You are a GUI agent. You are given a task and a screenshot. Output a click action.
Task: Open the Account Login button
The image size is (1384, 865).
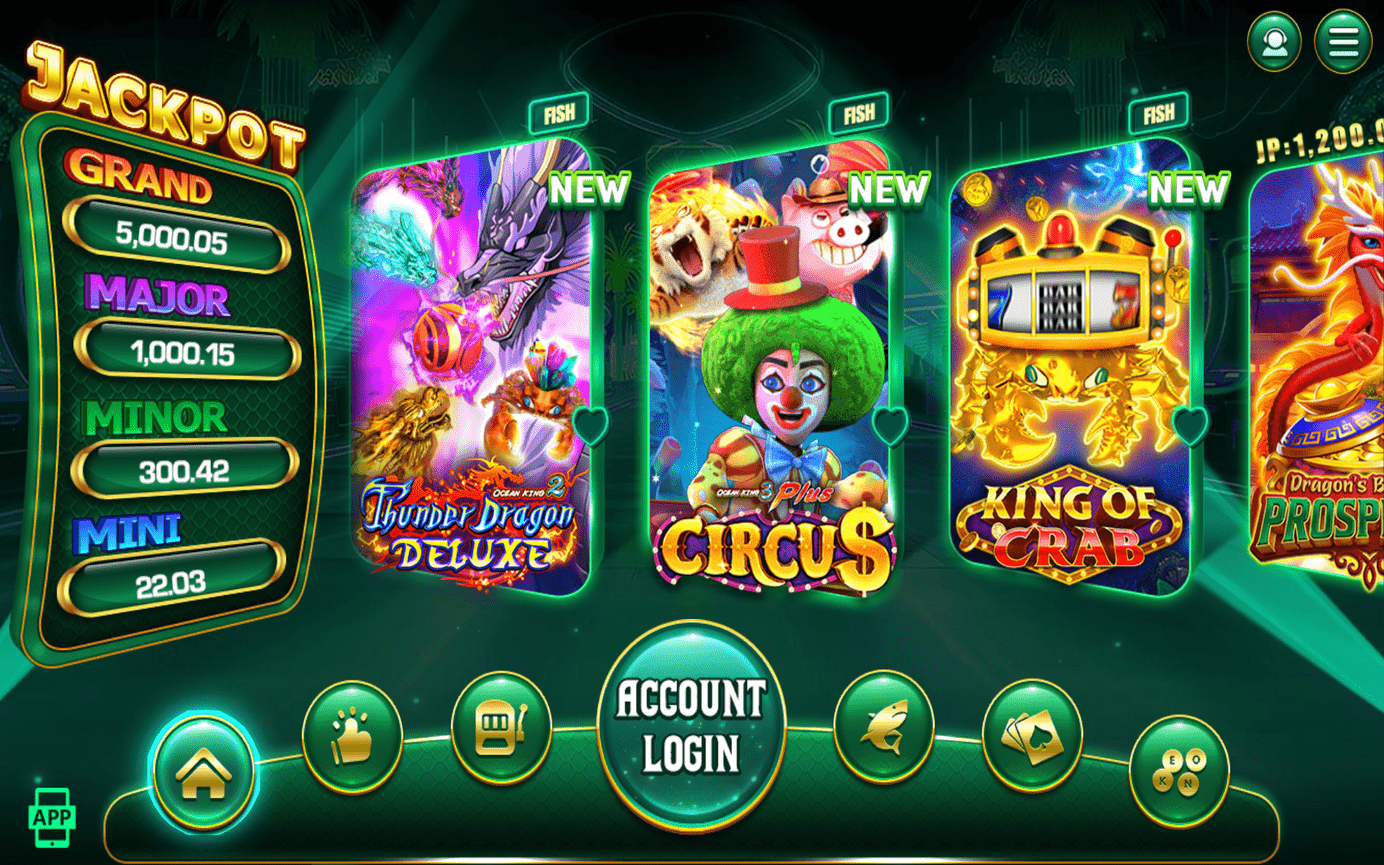691,725
